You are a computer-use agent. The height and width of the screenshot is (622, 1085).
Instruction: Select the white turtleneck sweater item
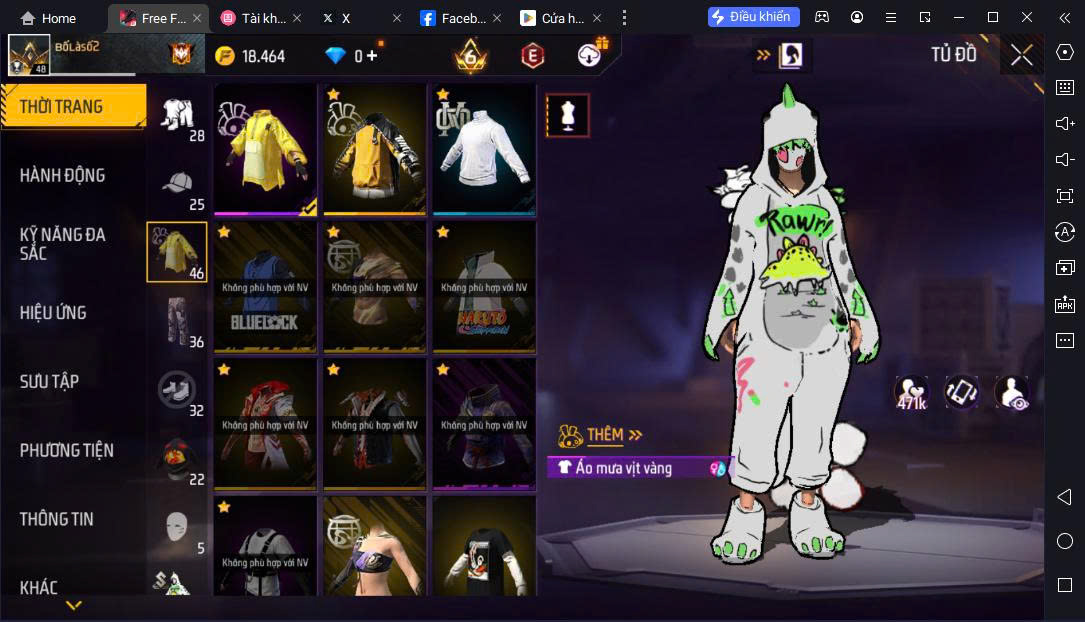point(484,148)
